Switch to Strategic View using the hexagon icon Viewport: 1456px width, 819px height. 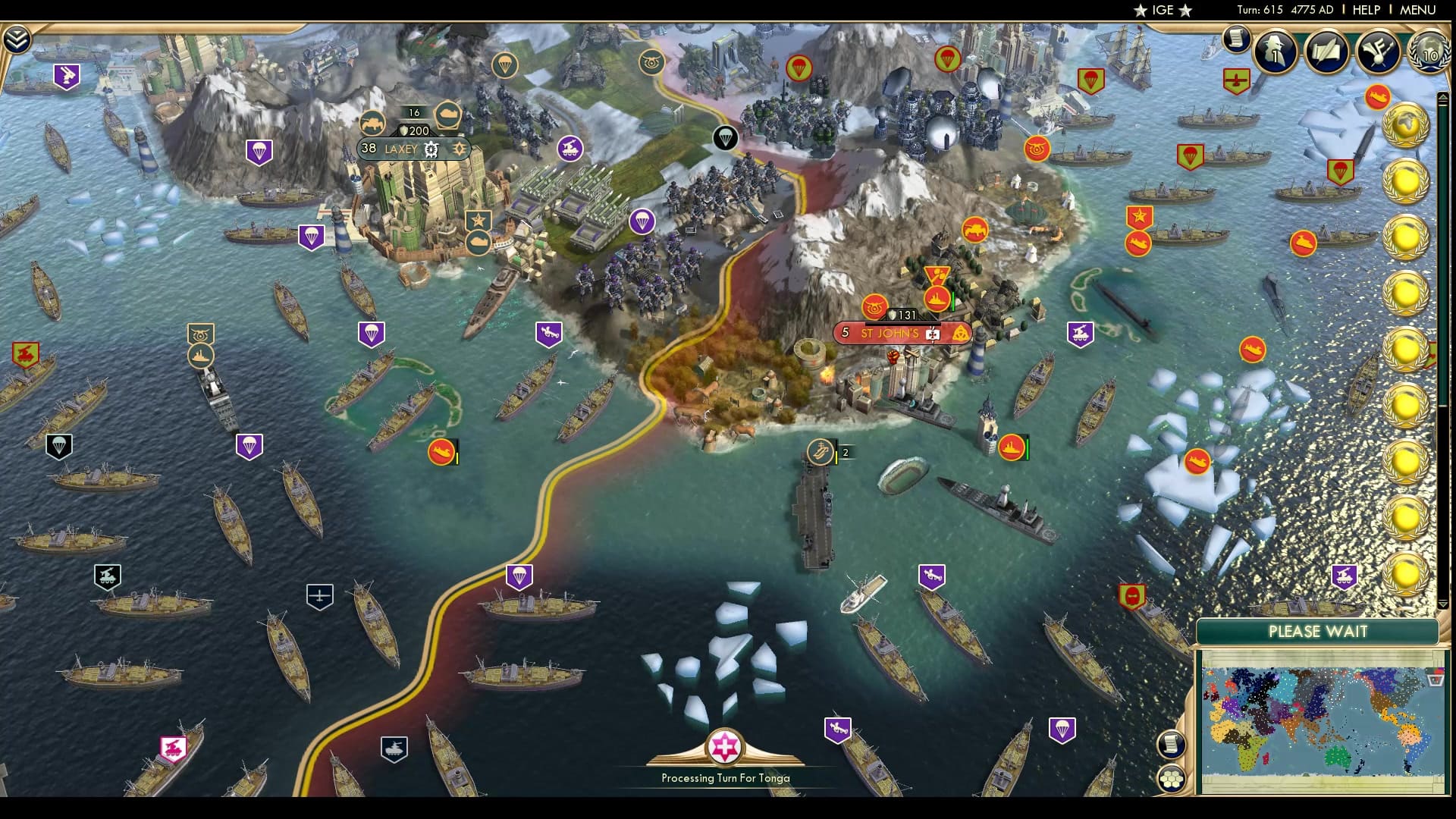[x=1172, y=777]
